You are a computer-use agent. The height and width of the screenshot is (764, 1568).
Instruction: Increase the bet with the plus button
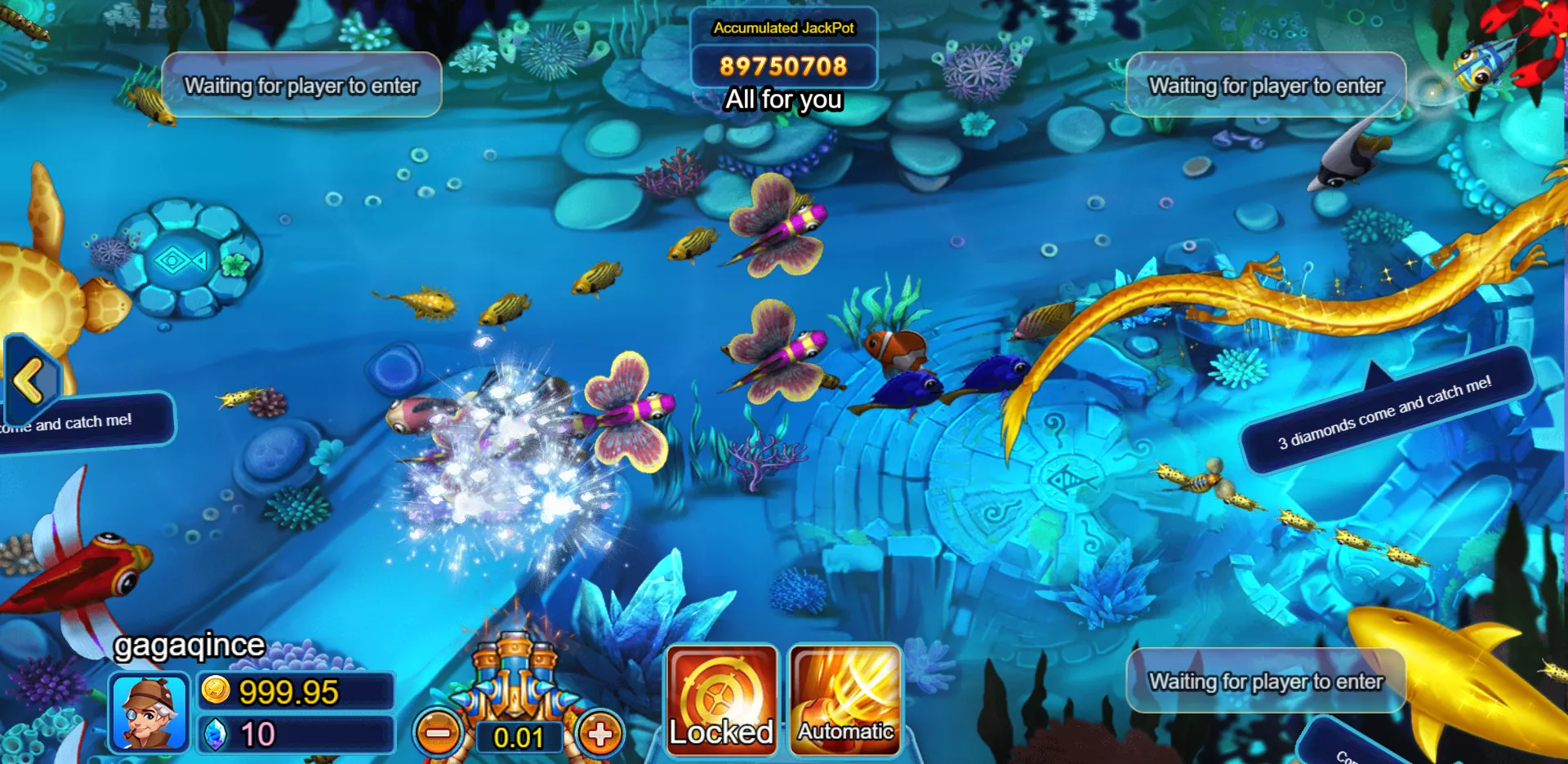(x=600, y=734)
